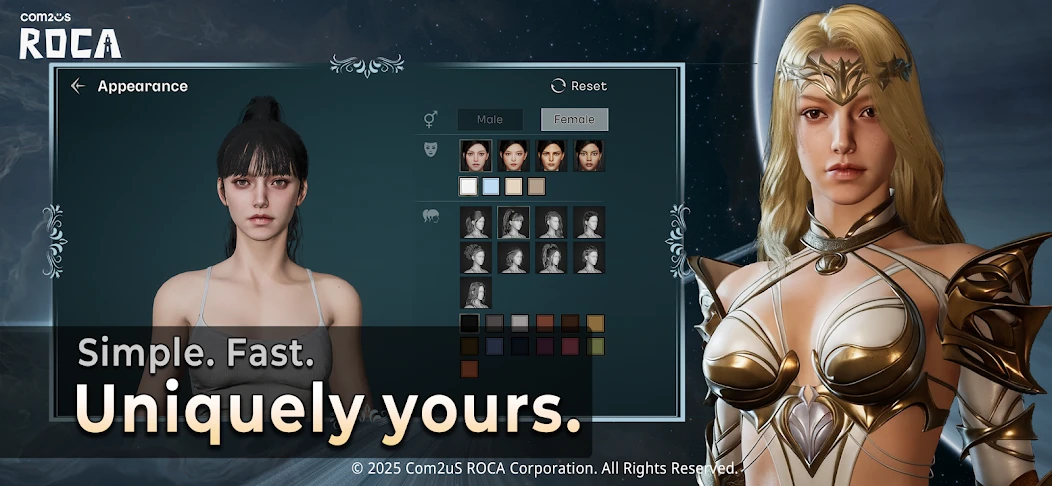
Task: Pick the darkest tan skin tone swatch
Action: 537,186
